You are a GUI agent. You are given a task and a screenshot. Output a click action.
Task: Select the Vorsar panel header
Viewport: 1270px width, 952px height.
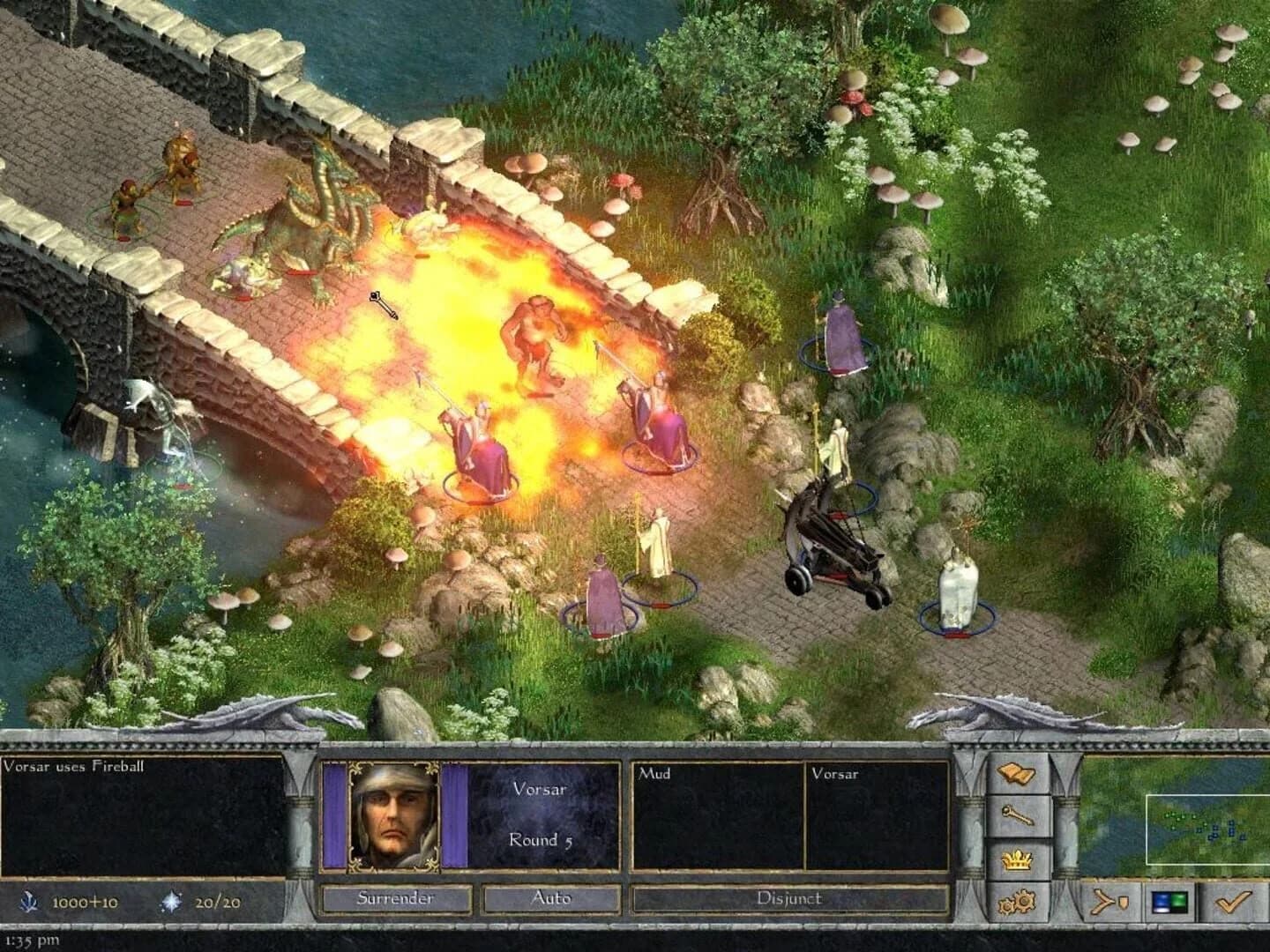[838, 773]
